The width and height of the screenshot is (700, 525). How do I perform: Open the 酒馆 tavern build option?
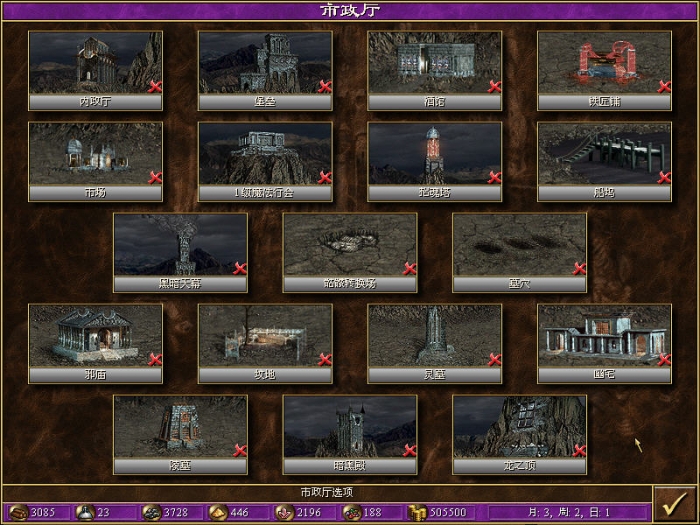[x=435, y=63]
